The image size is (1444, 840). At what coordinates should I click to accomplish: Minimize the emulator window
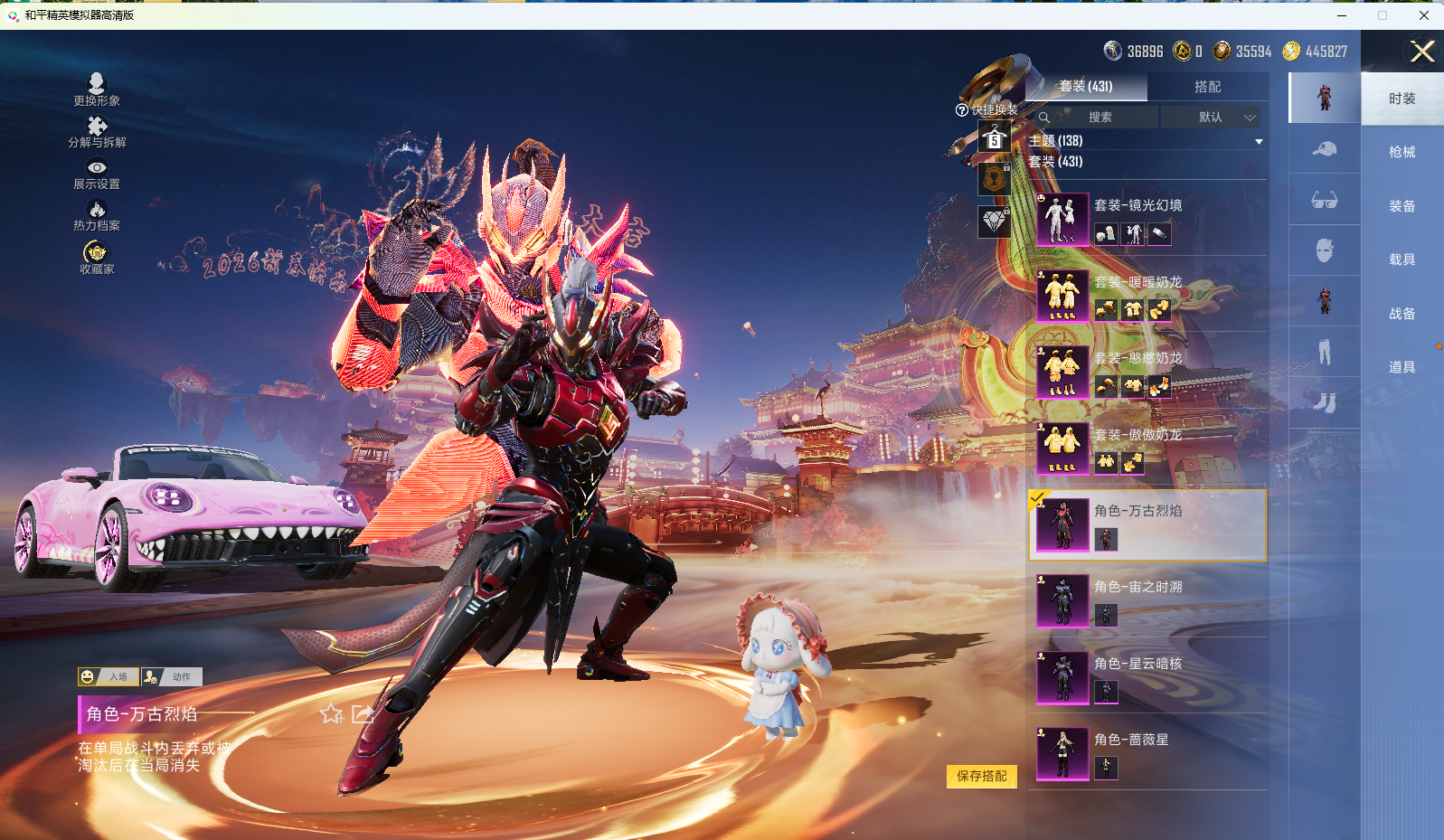(1342, 15)
